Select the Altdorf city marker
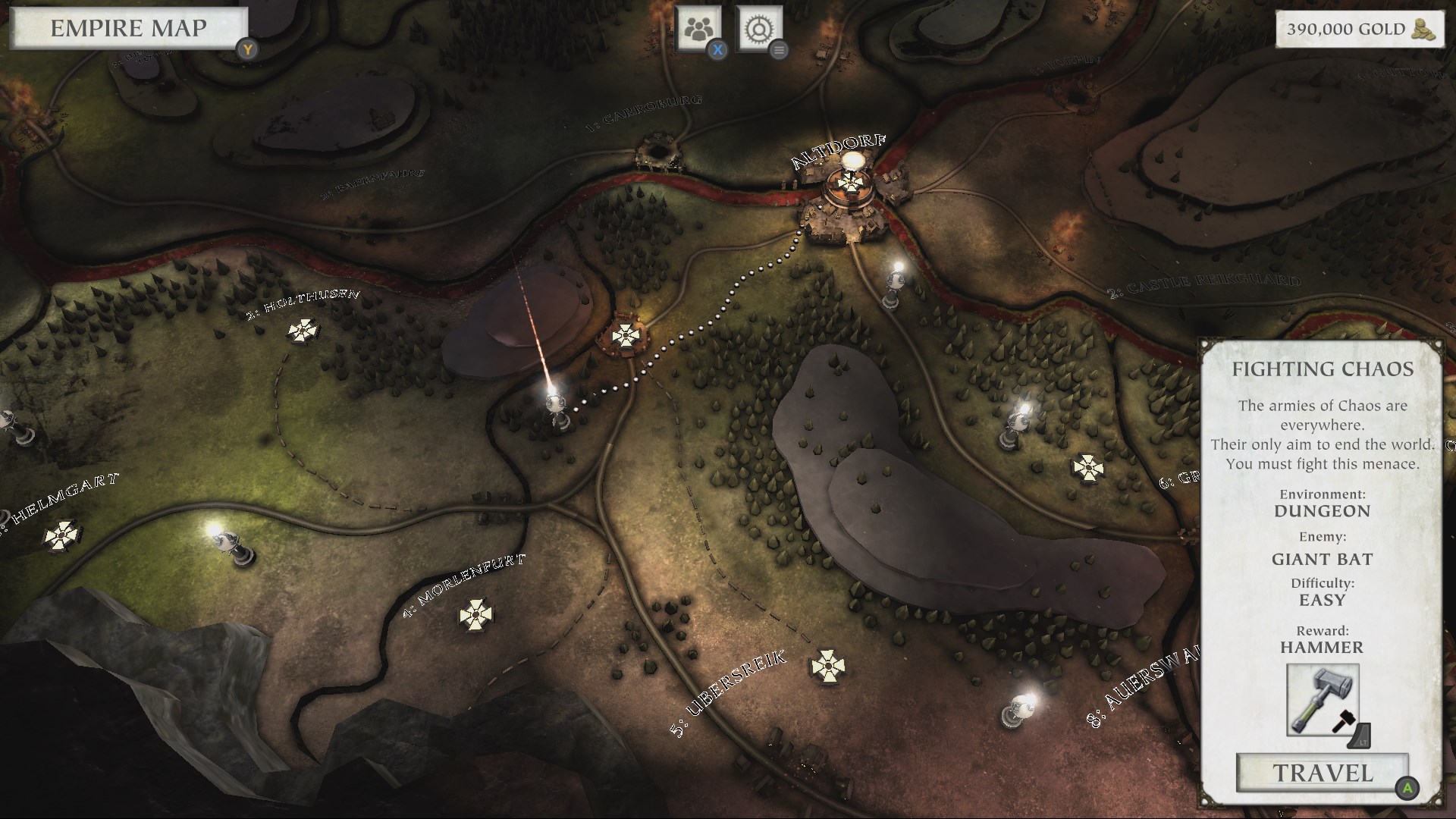The height and width of the screenshot is (819, 1456). tap(847, 182)
